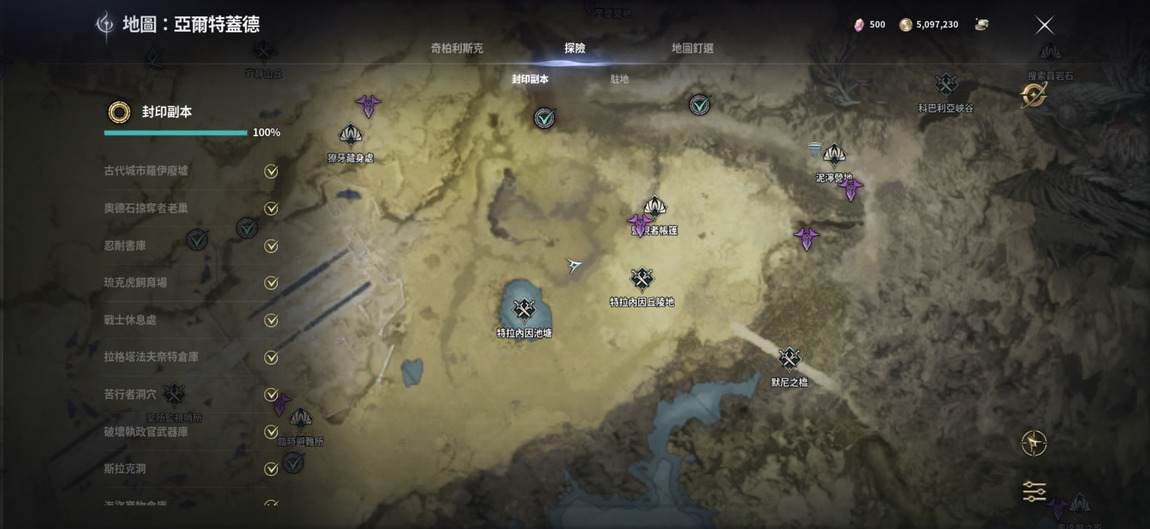Center the map with the compass arrow button

click(1034, 442)
